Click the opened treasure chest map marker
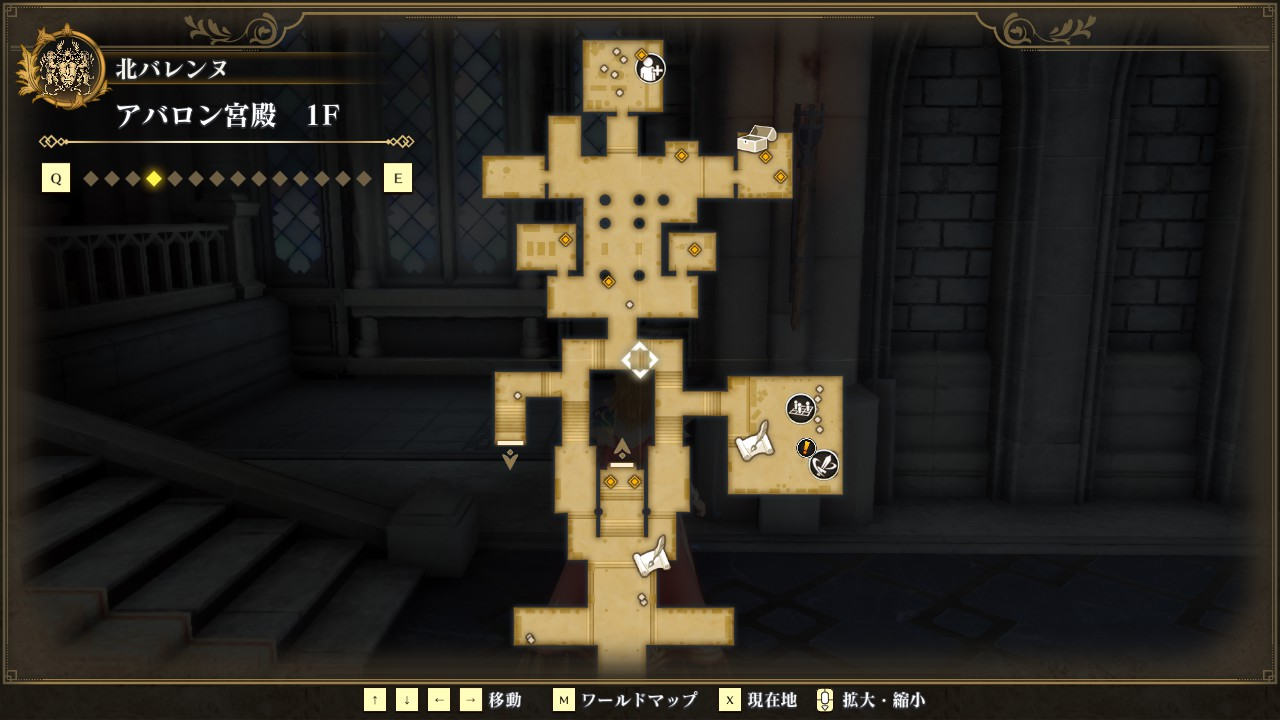1280x720 pixels. pyautogui.click(x=756, y=139)
